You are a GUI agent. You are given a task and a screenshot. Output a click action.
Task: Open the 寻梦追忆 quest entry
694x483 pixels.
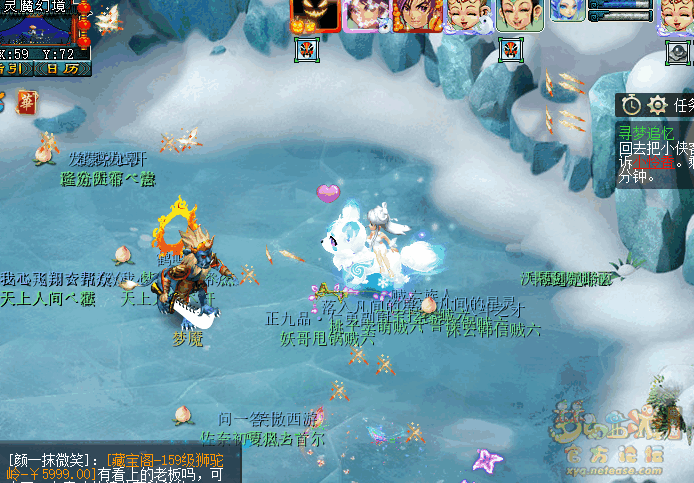[646, 132]
